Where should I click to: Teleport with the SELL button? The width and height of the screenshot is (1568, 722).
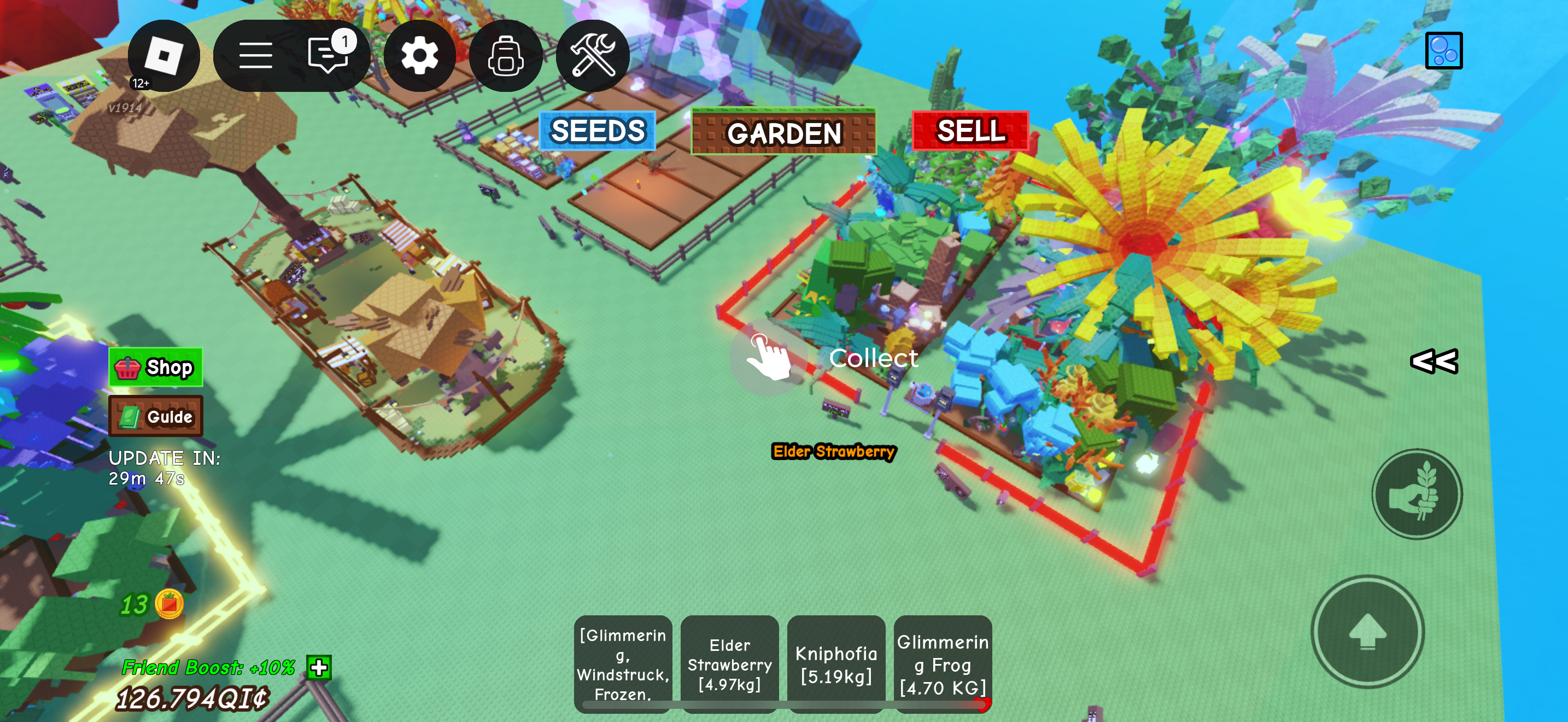[970, 130]
